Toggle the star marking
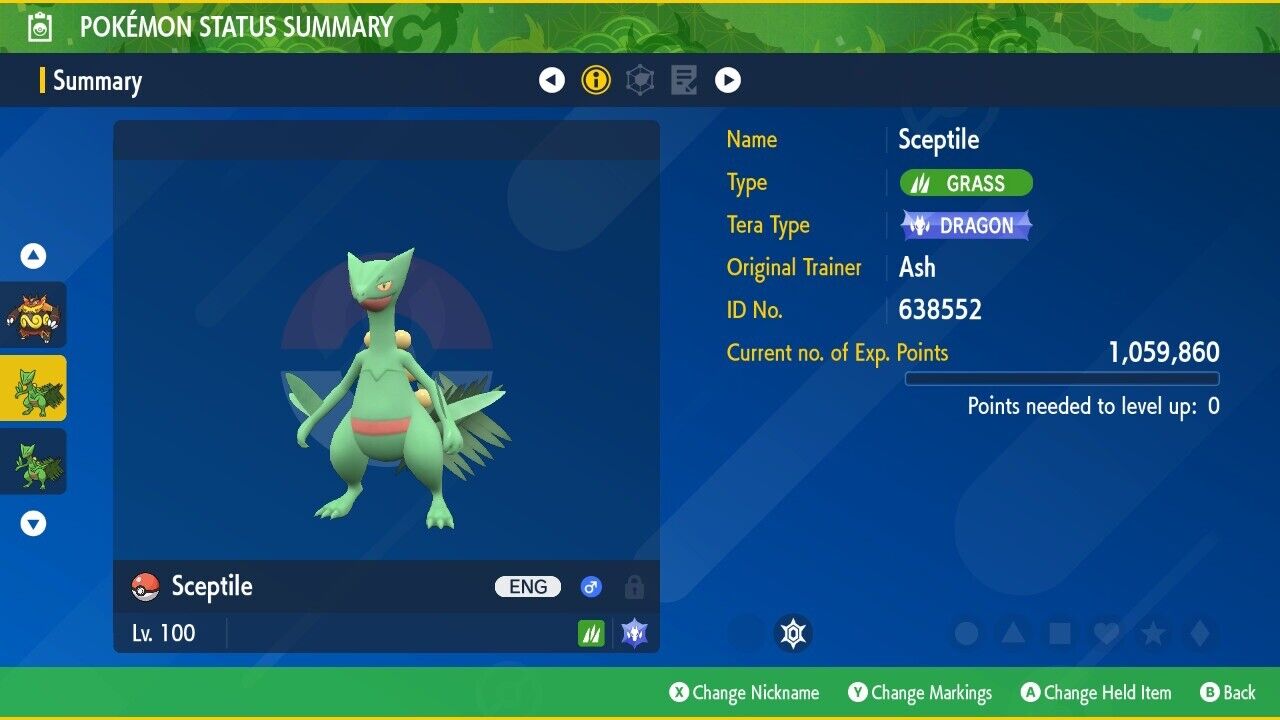Screen dimensions: 1280x720 pyautogui.click(x=1153, y=633)
